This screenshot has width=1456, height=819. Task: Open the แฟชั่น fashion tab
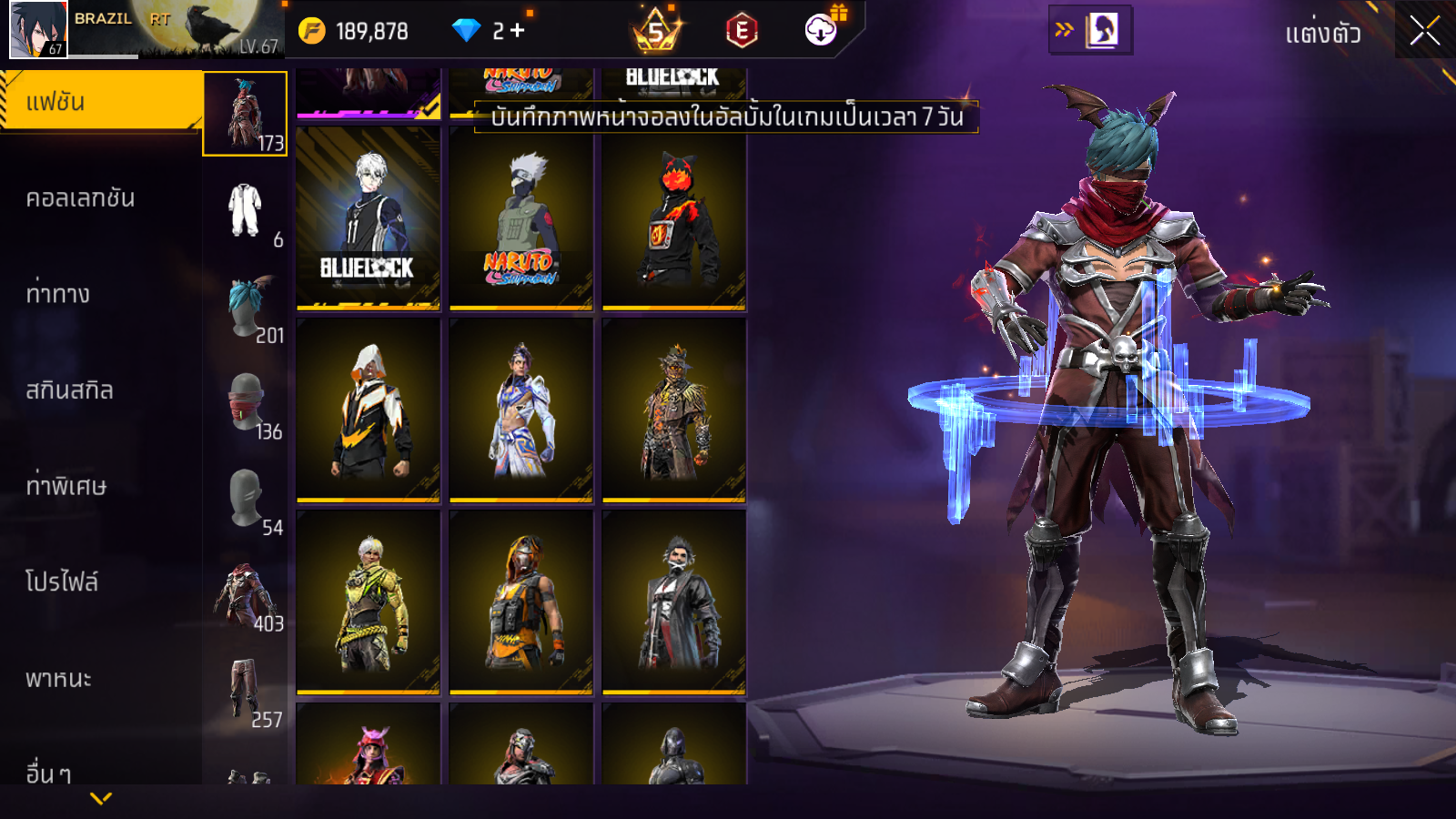100,102
